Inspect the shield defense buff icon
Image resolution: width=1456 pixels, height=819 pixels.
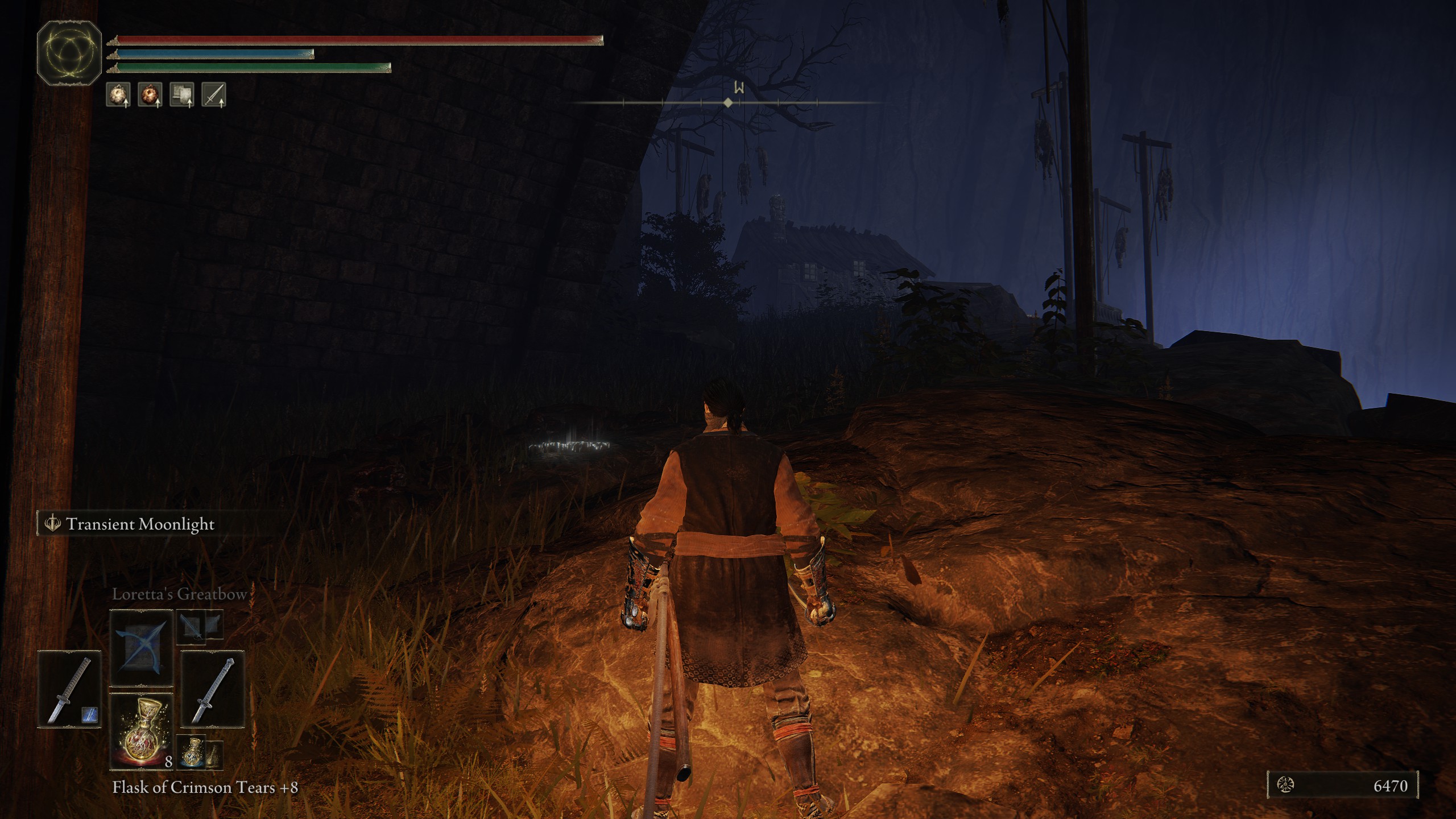(182, 94)
